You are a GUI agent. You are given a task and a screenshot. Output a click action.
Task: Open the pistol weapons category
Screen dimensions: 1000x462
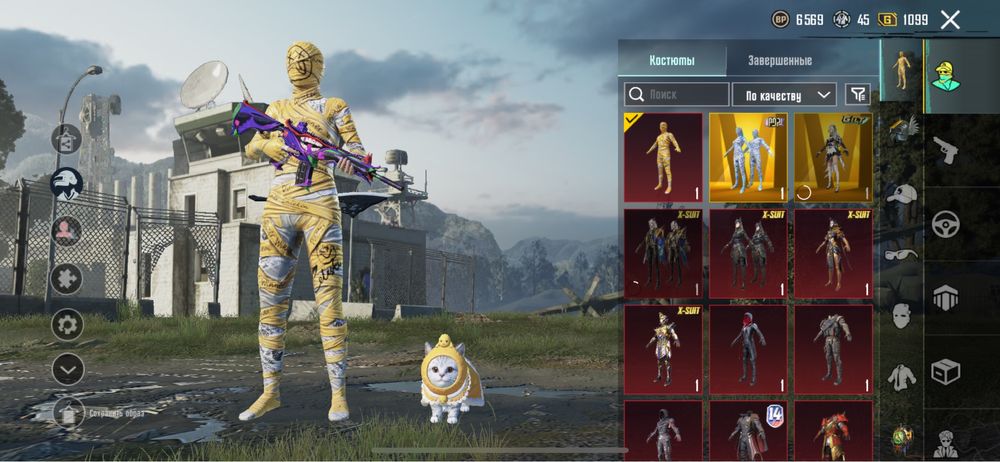[945, 152]
